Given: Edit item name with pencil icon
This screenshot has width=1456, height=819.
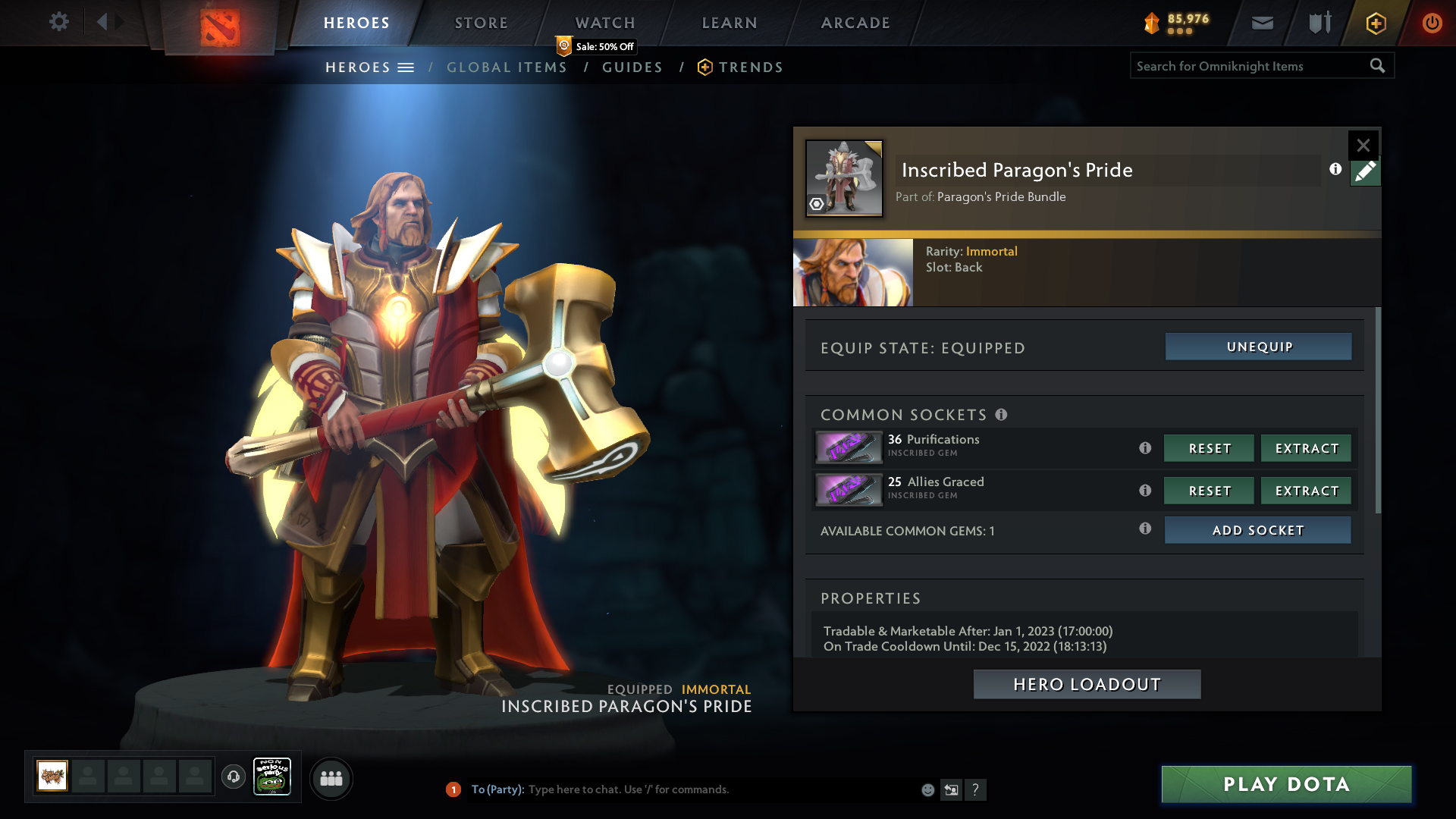Looking at the screenshot, I should pyautogui.click(x=1365, y=172).
